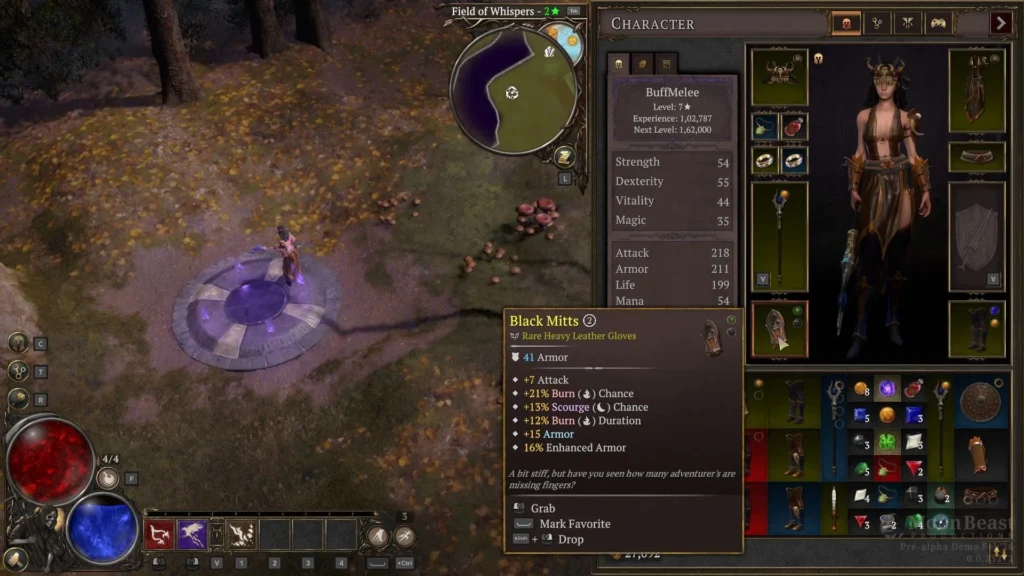The image size is (1024, 576).
Task: Activate the purple winged skill icon
Action: pos(192,535)
